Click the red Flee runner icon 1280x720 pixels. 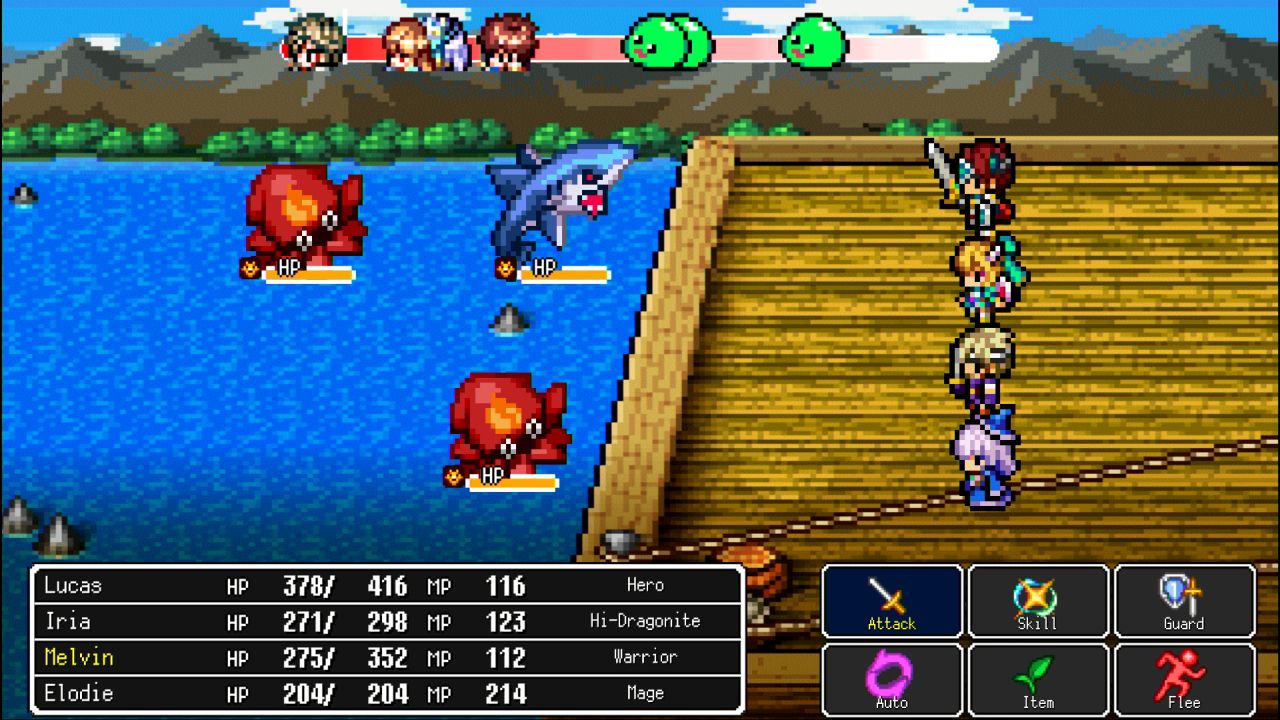tap(1183, 678)
